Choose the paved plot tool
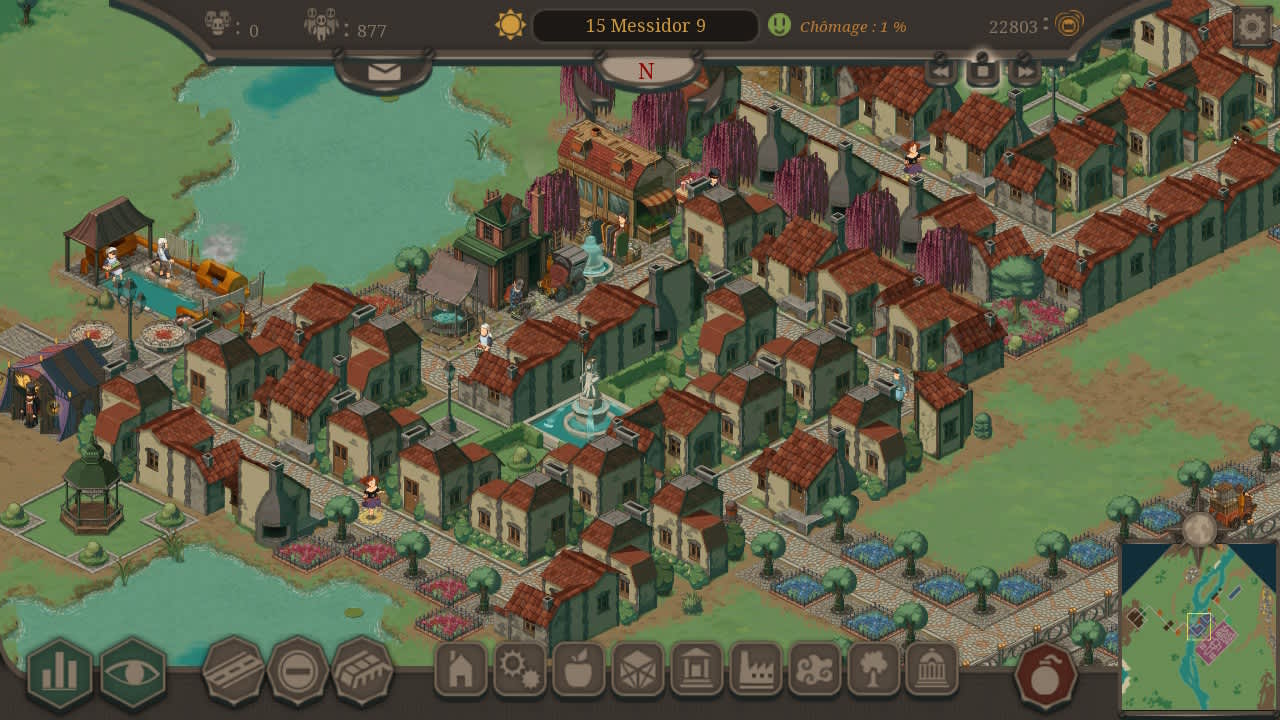1280x720 pixels. point(362,671)
